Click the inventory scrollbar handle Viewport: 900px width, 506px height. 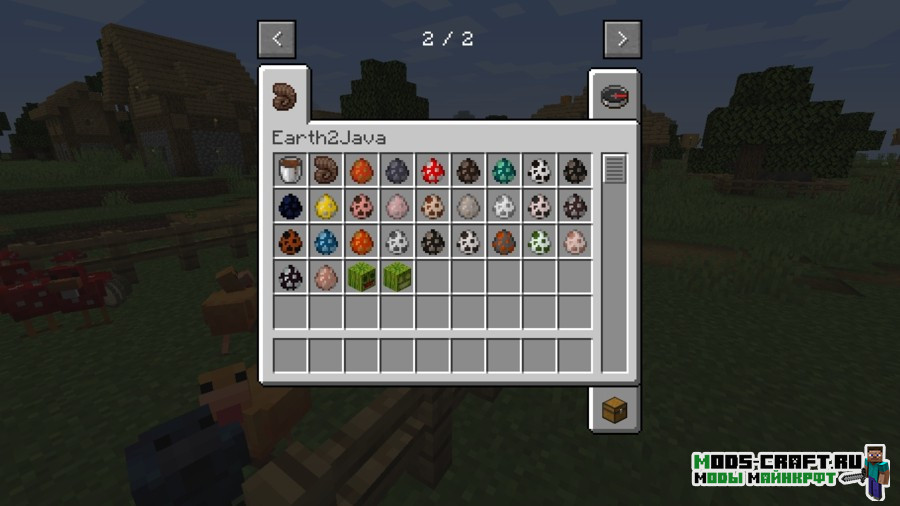613,169
